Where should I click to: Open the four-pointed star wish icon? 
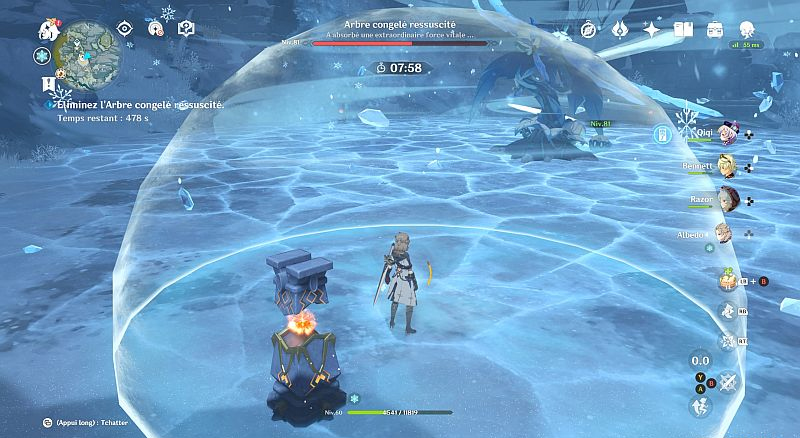tap(652, 30)
